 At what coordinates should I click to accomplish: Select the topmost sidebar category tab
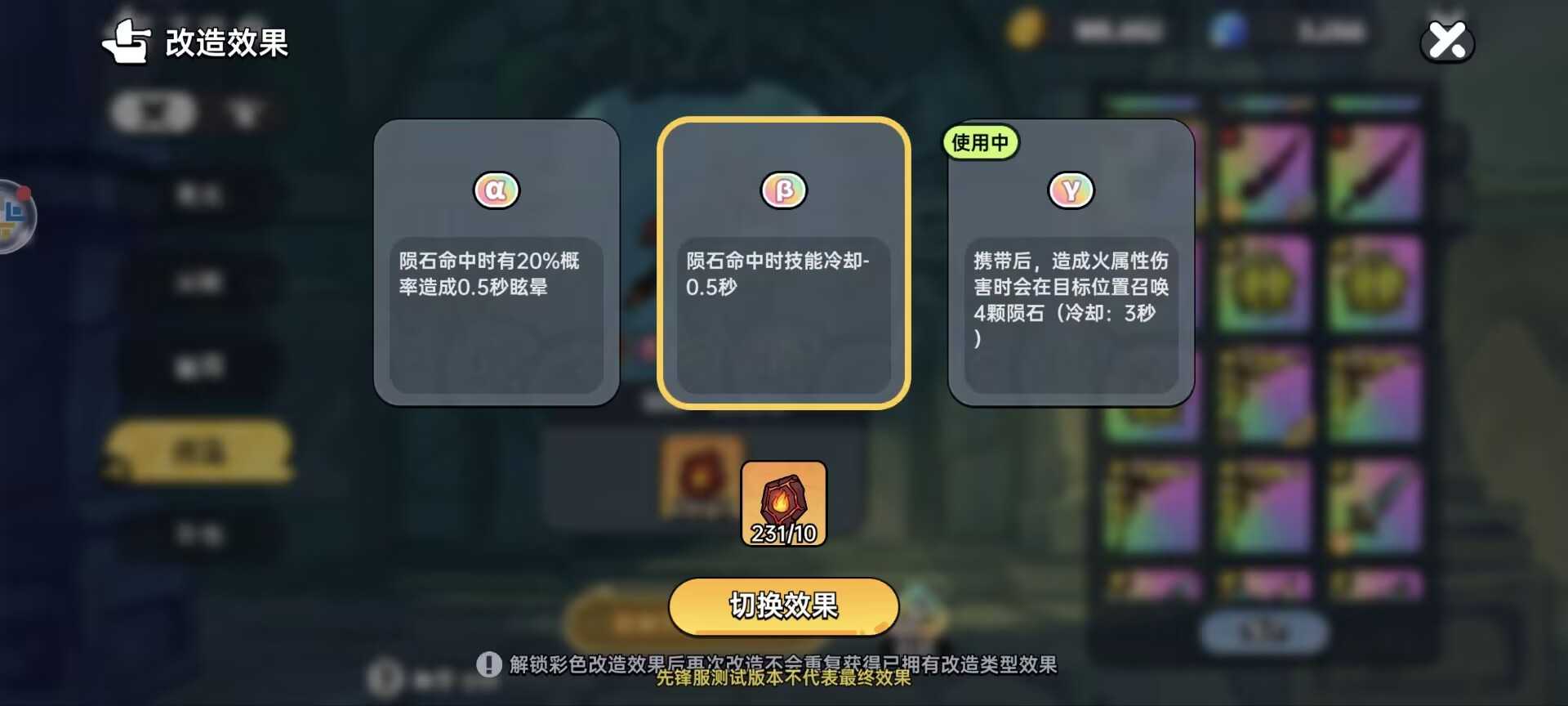click(x=200, y=194)
